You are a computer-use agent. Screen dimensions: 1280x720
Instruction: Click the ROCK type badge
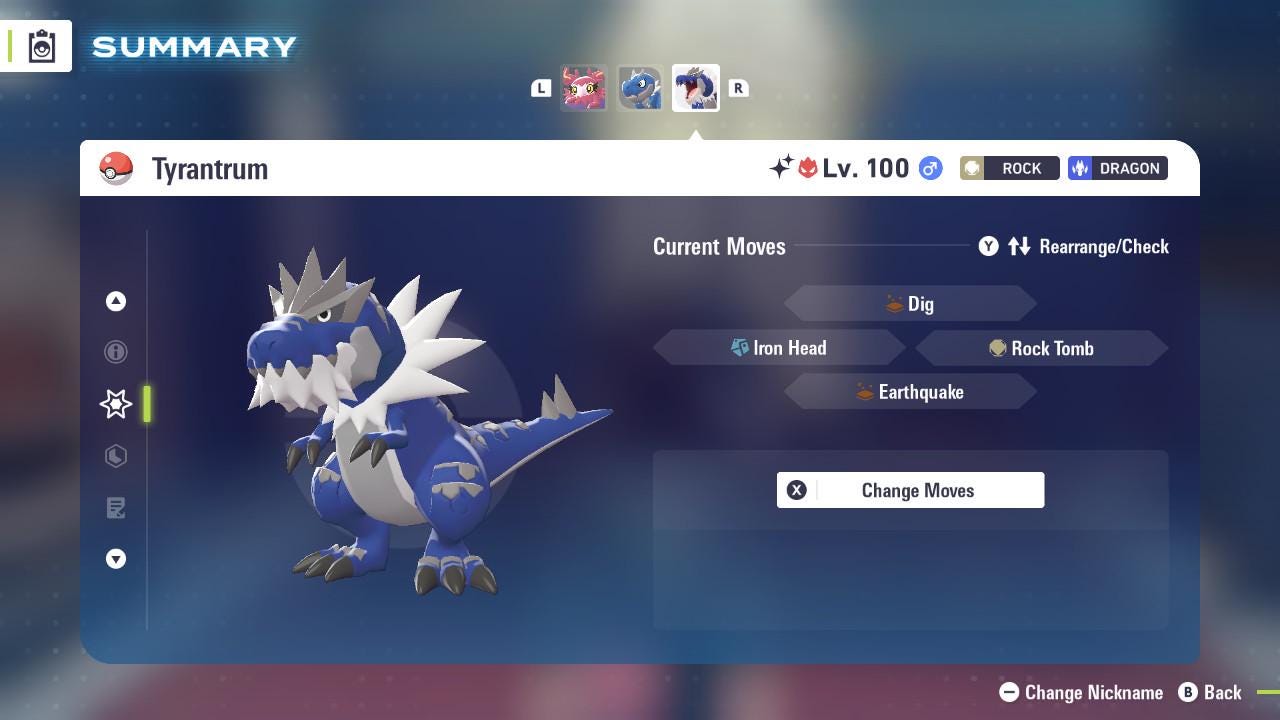(1008, 168)
